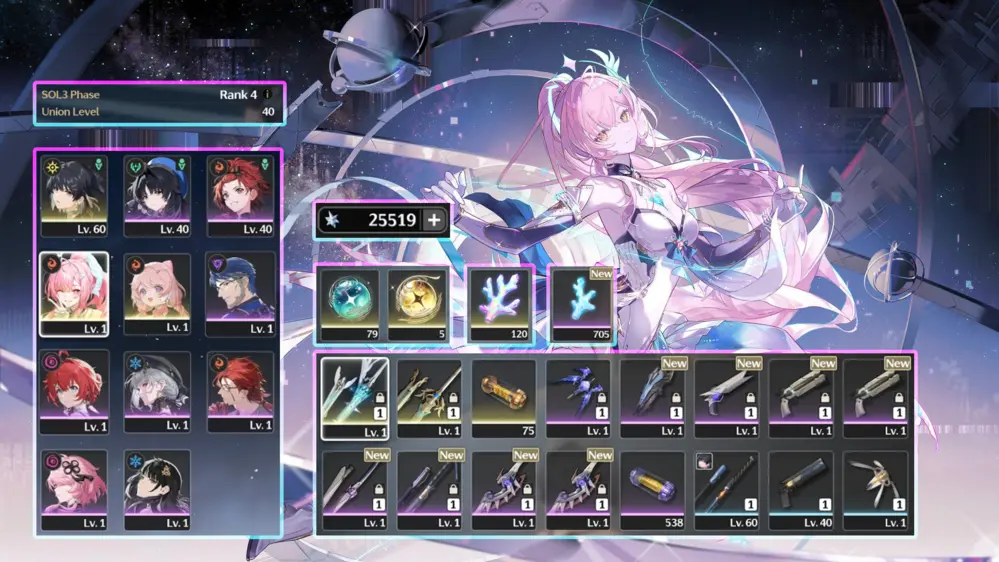Add more currency with the plus button
Viewport: 999px width, 562px height.
point(434,221)
